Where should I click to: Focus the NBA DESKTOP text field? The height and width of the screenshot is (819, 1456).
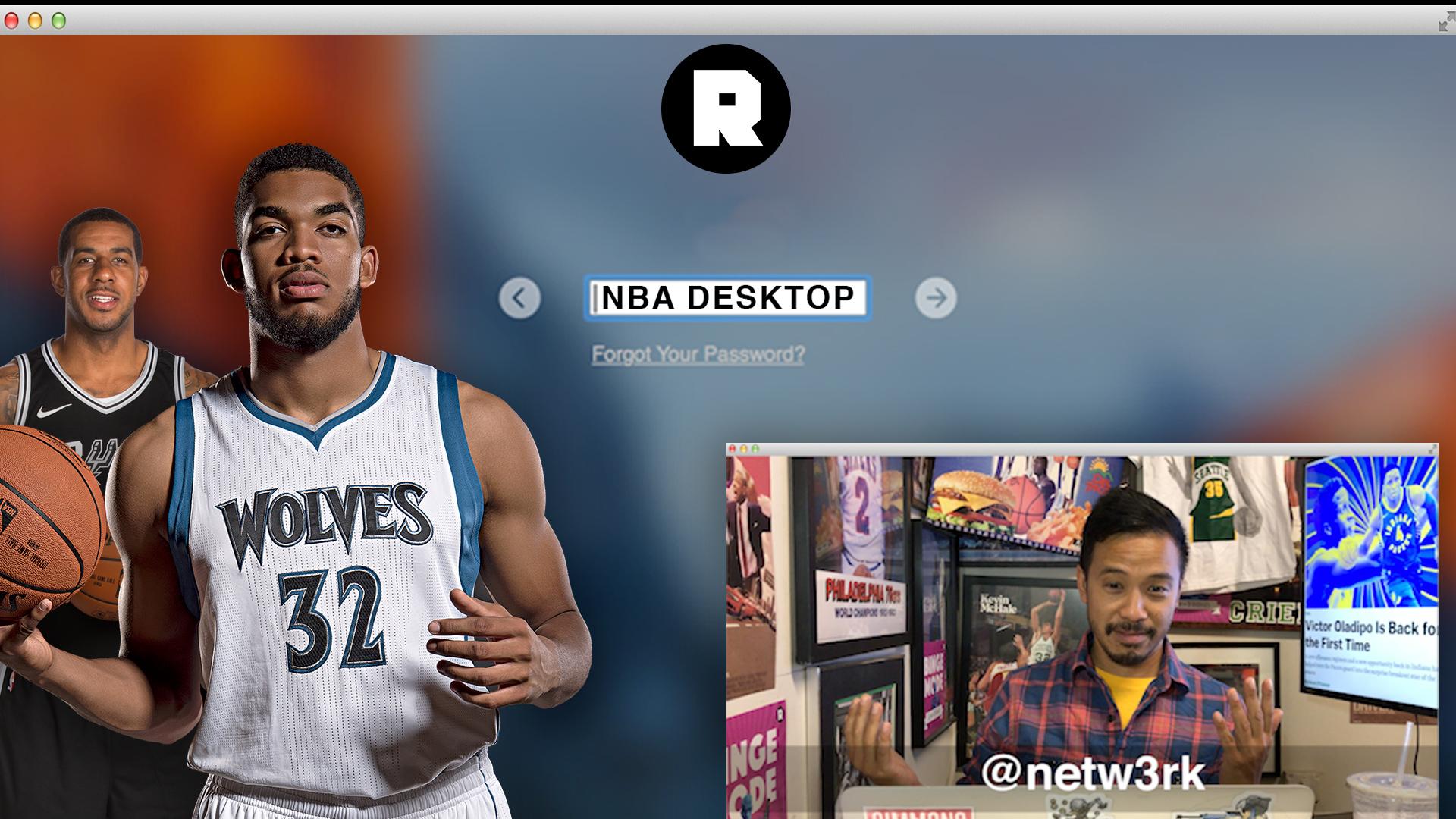[x=727, y=298]
